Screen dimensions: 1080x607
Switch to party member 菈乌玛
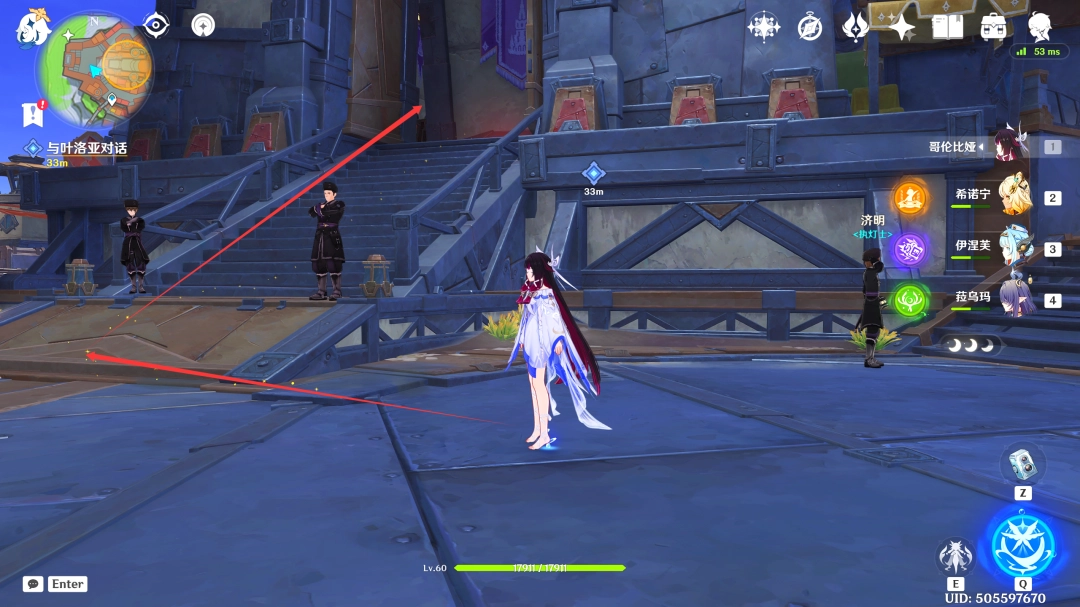tap(1014, 298)
